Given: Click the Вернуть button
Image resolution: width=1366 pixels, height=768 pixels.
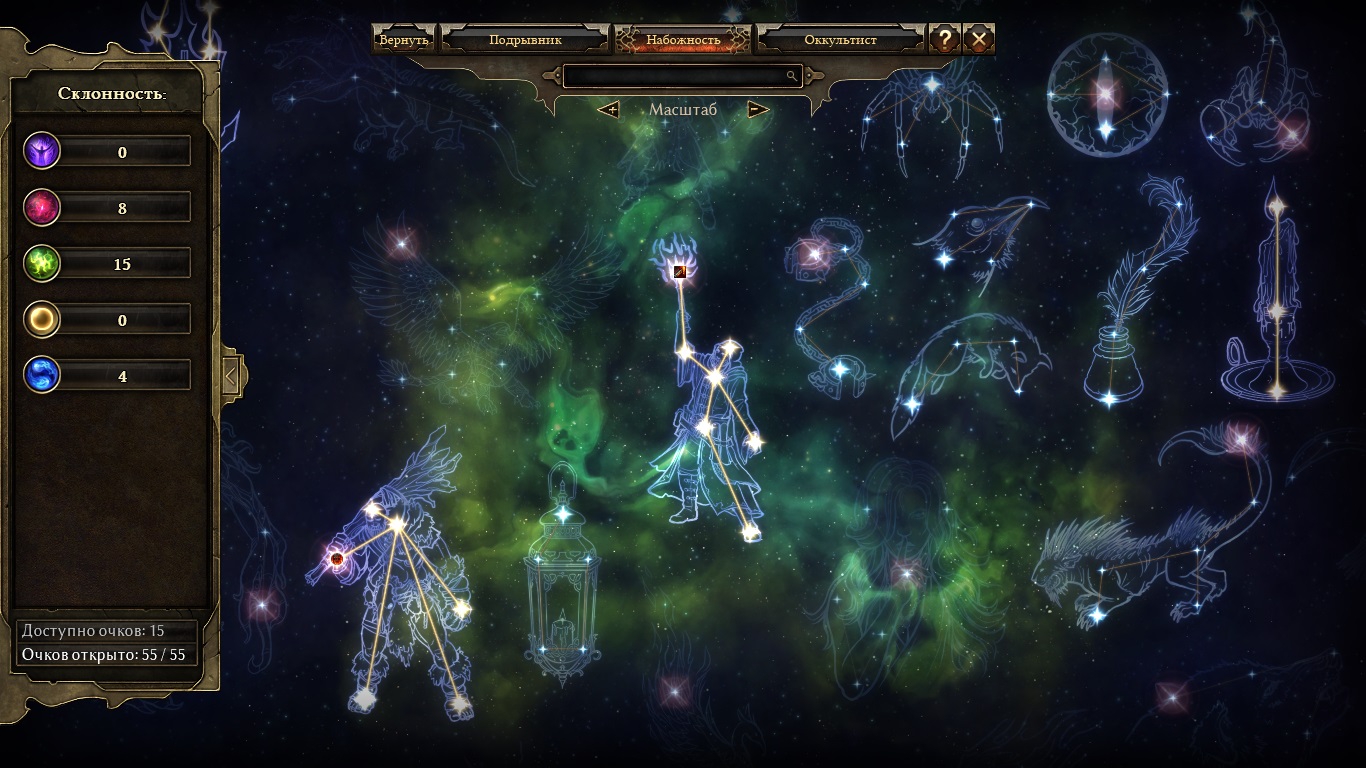Looking at the screenshot, I should tap(404, 40).
